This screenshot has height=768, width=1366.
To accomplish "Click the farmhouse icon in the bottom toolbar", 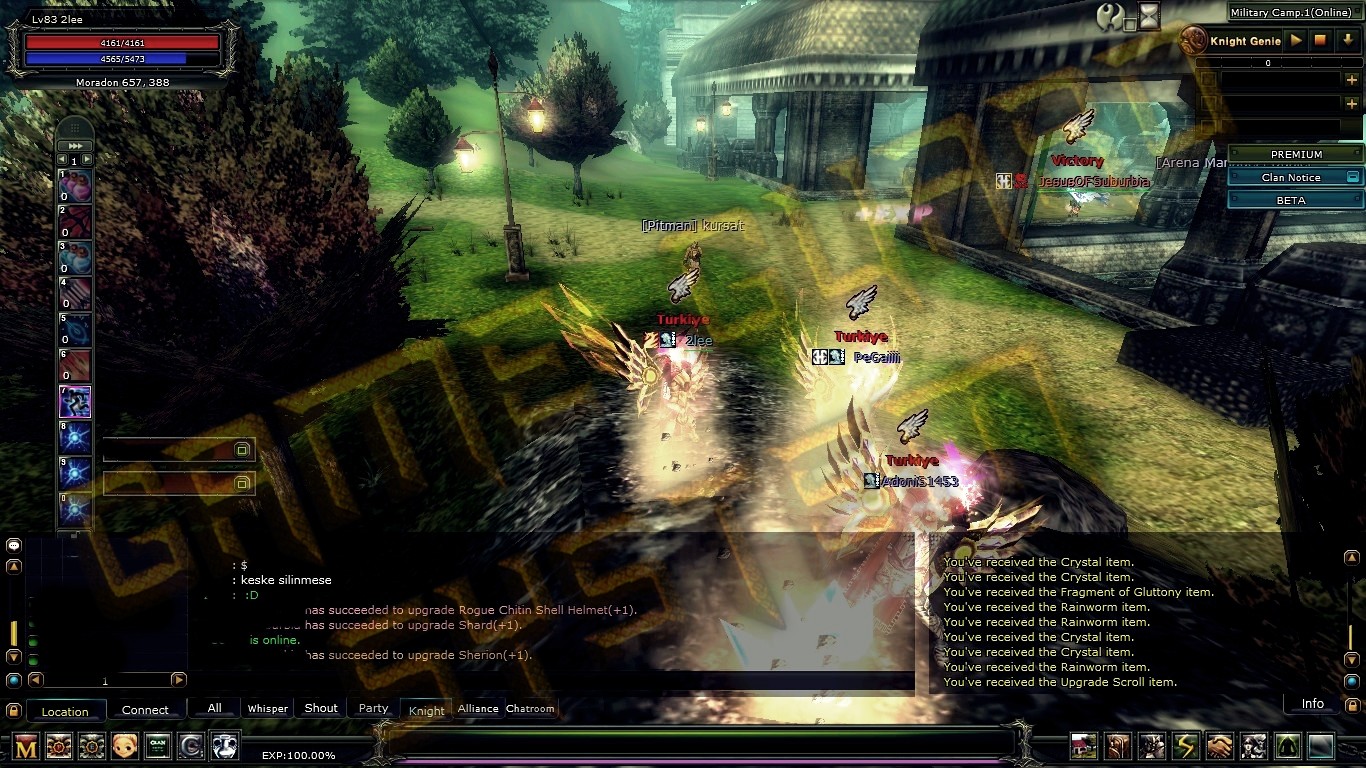I will coord(1084,746).
